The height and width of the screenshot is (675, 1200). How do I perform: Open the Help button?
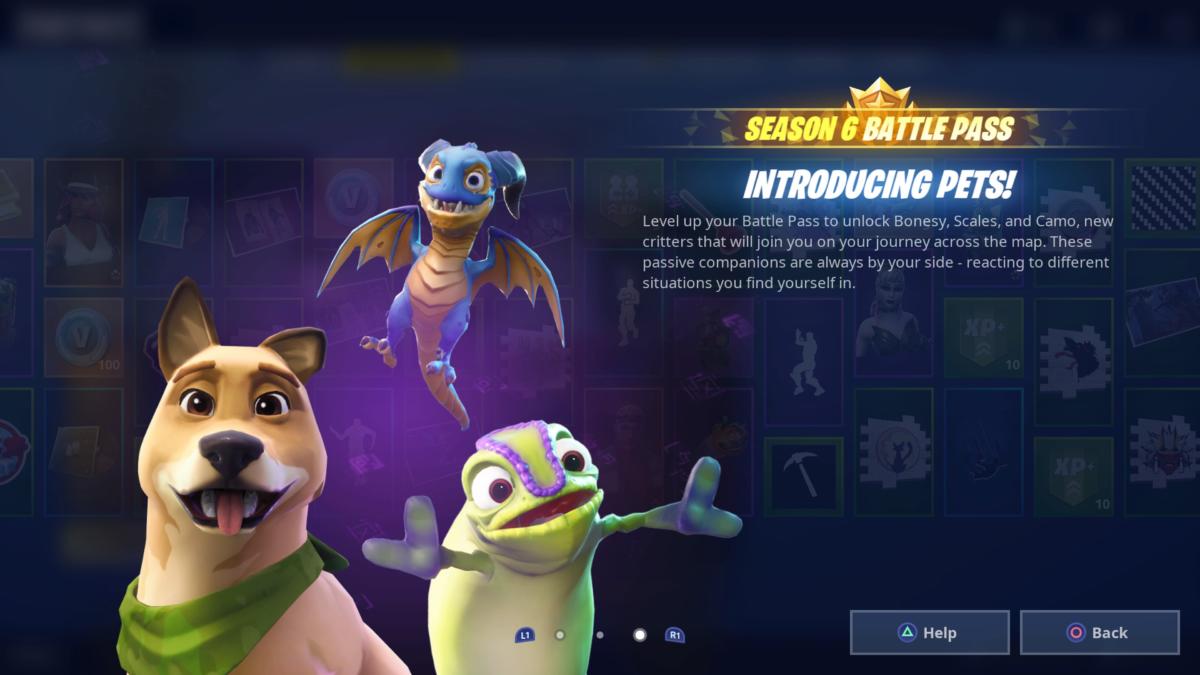coord(929,632)
